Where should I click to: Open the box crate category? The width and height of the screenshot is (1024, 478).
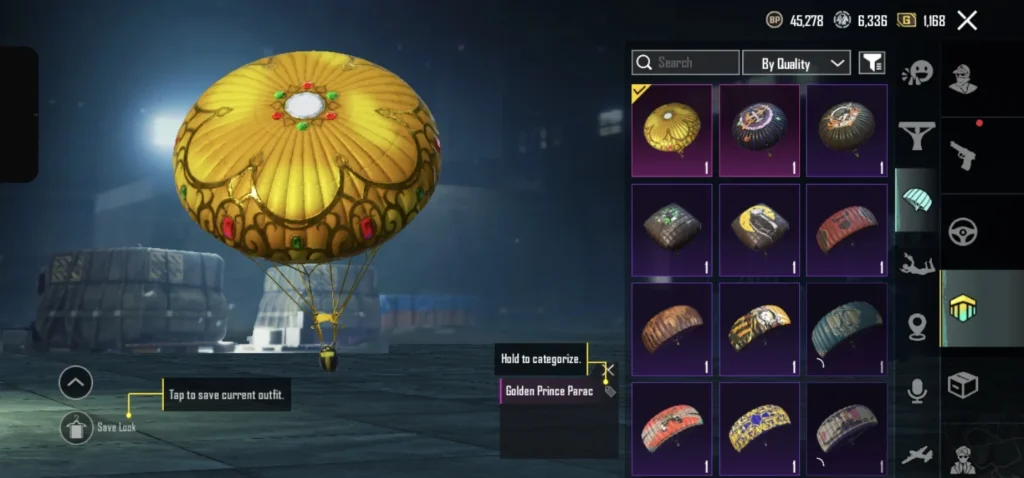point(963,385)
